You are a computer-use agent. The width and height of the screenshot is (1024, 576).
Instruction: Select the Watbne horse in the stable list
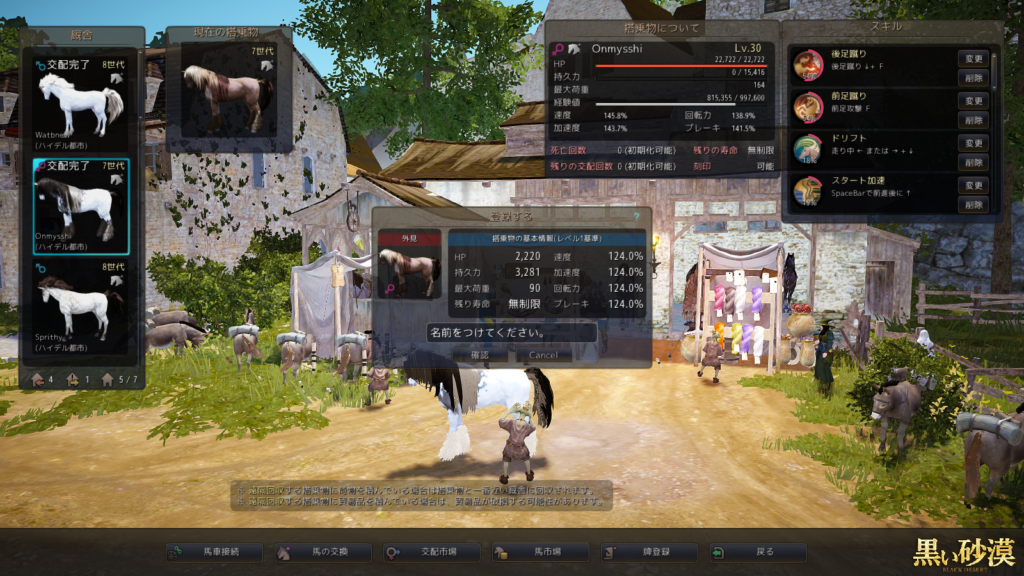tap(80, 103)
